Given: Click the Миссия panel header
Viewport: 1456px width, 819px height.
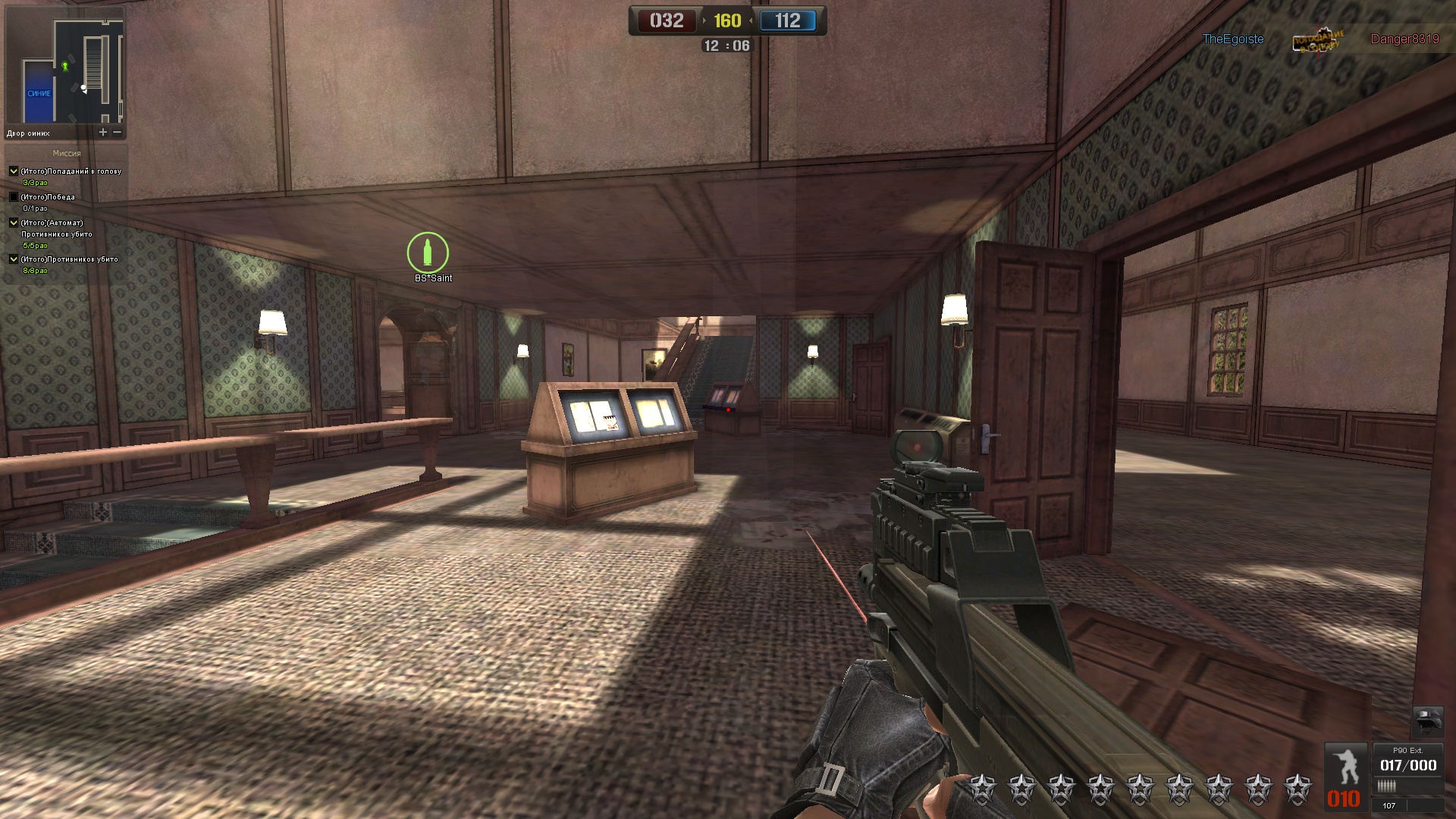Looking at the screenshot, I should pyautogui.click(x=67, y=153).
